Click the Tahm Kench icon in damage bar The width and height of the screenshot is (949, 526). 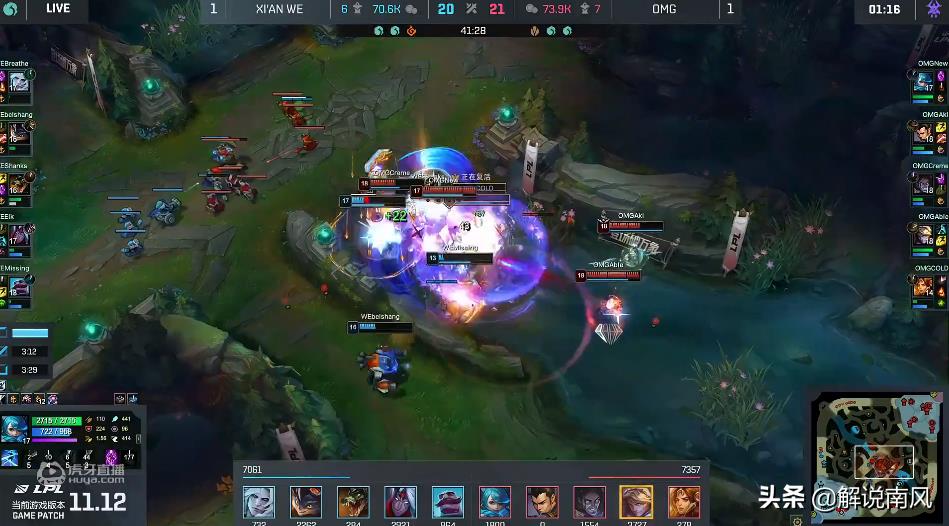point(447,501)
